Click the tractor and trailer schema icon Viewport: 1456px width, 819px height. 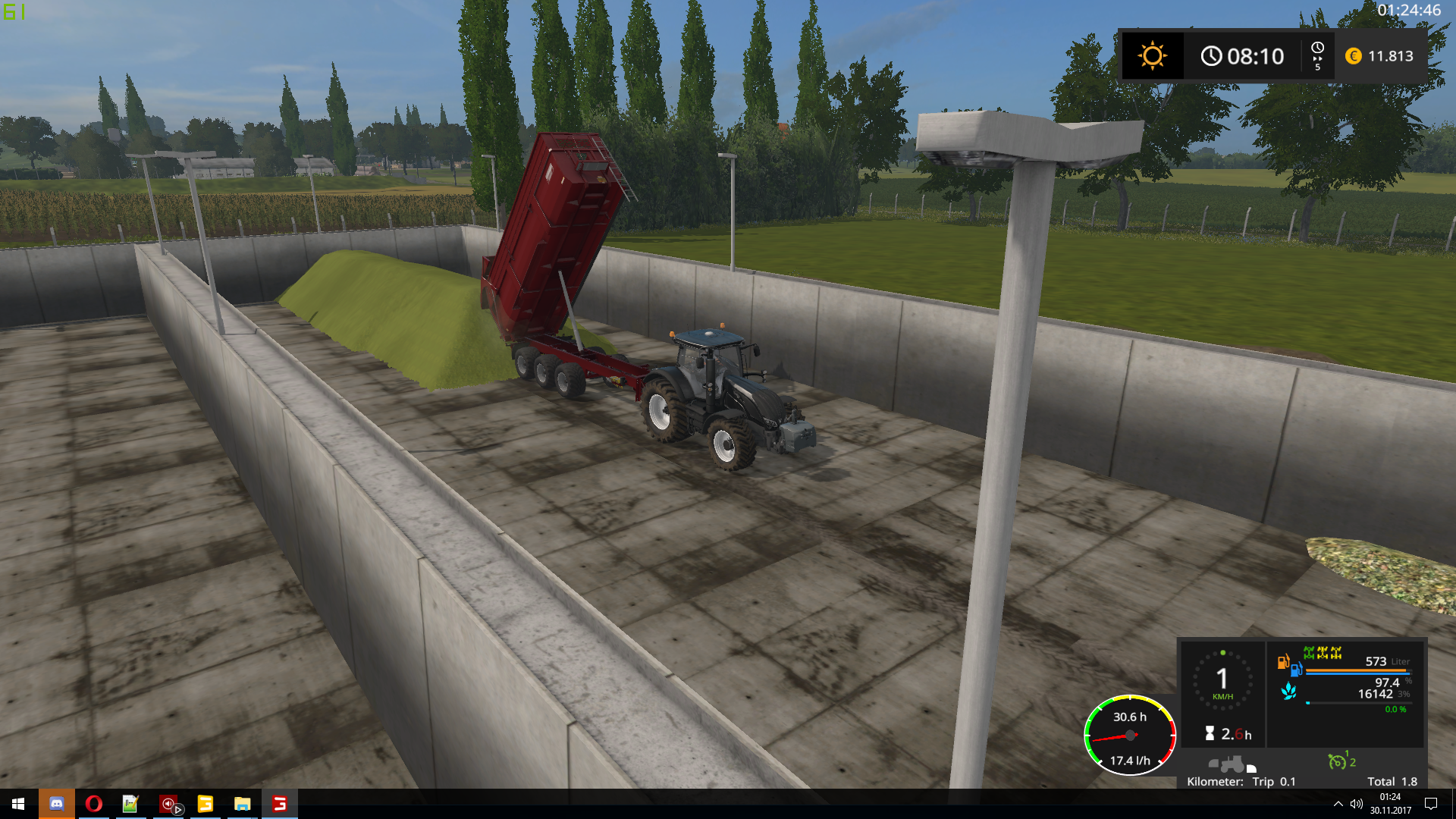tap(1232, 764)
